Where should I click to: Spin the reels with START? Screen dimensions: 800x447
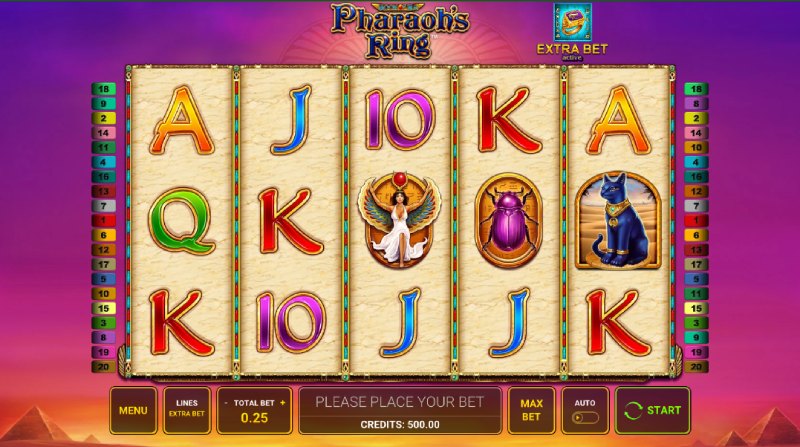point(653,410)
